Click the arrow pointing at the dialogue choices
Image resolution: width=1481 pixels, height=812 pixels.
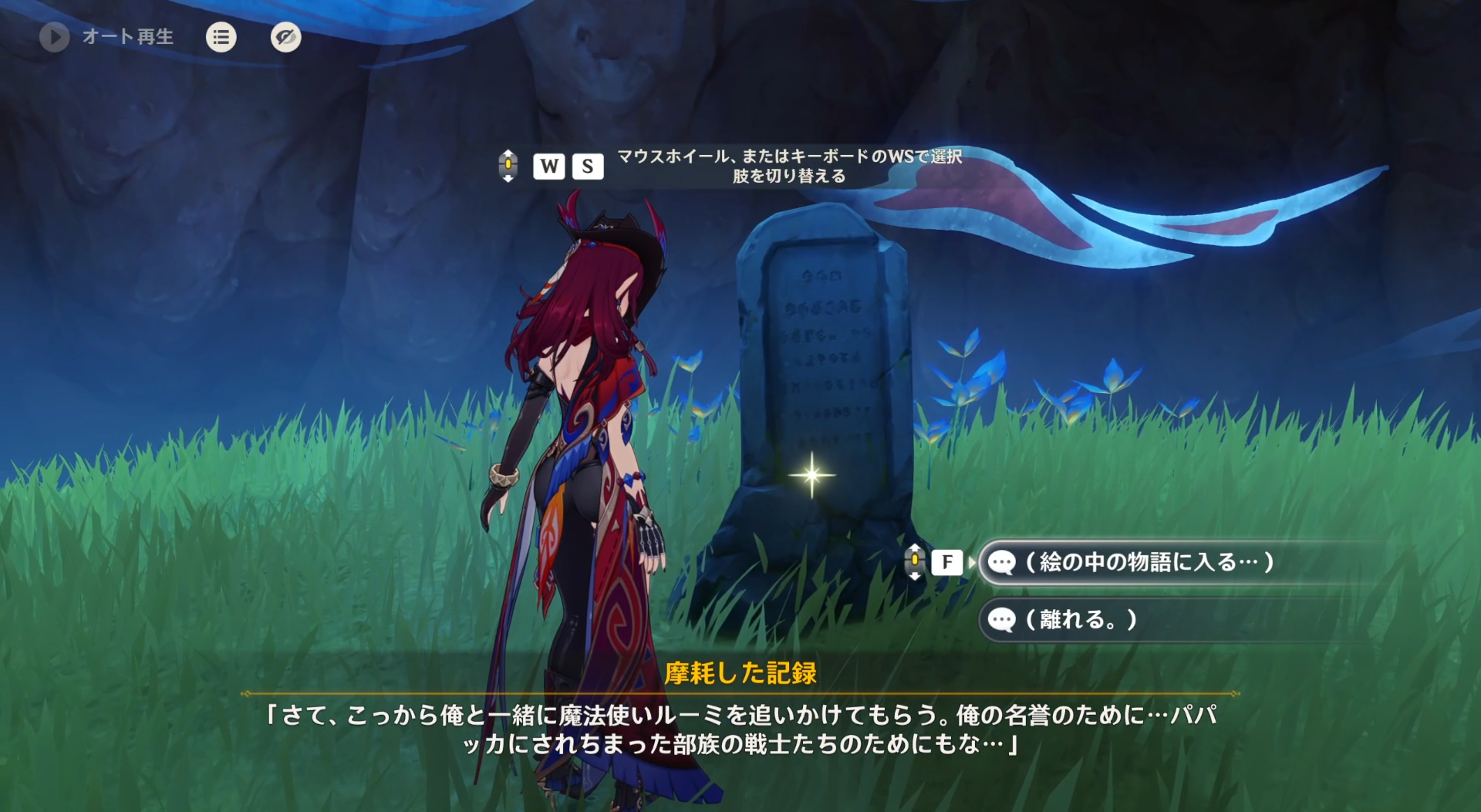click(x=970, y=562)
